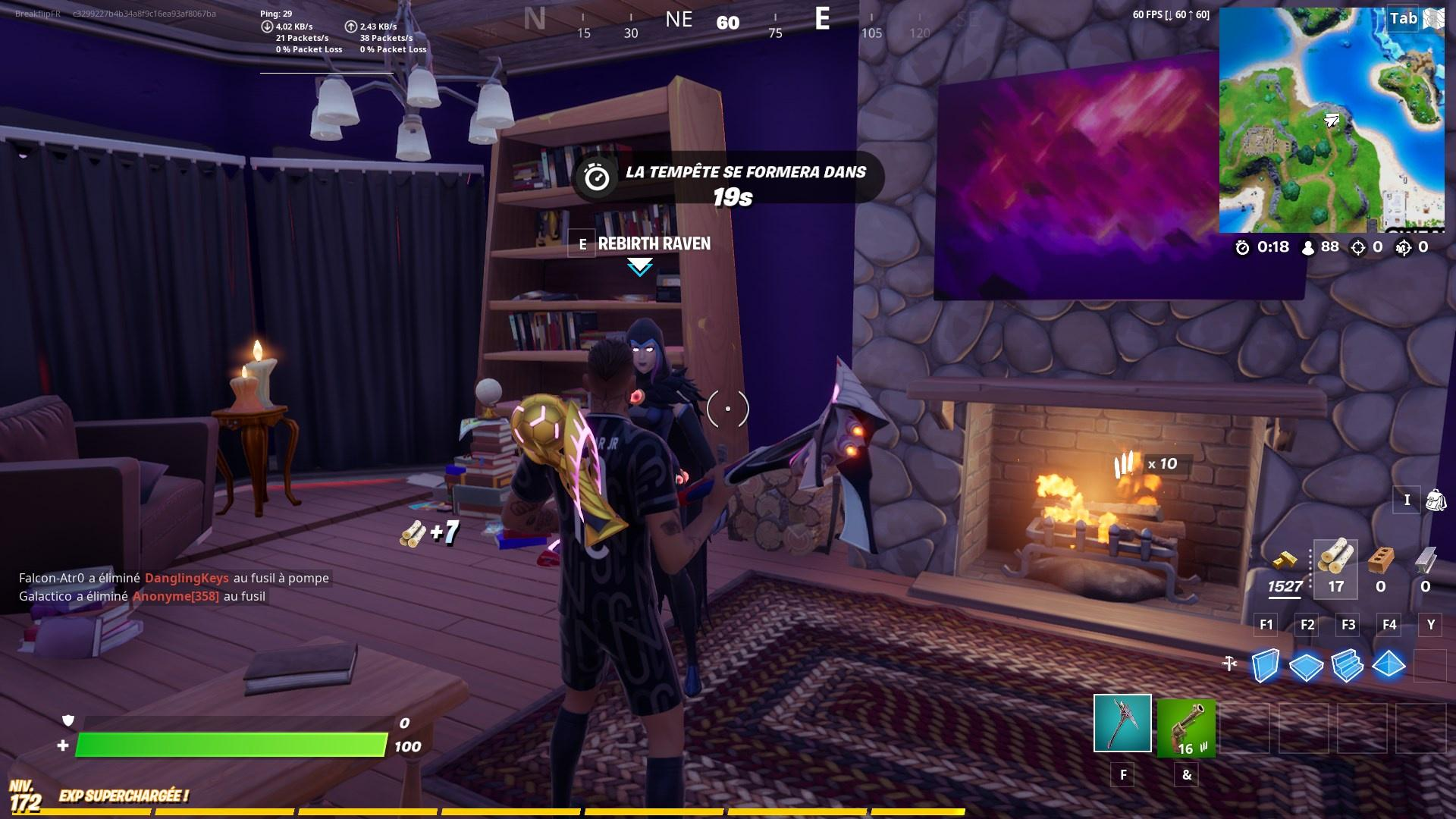Select the green revolver in the hotbar
Viewport: 1456px width, 819px height.
tap(1186, 728)
